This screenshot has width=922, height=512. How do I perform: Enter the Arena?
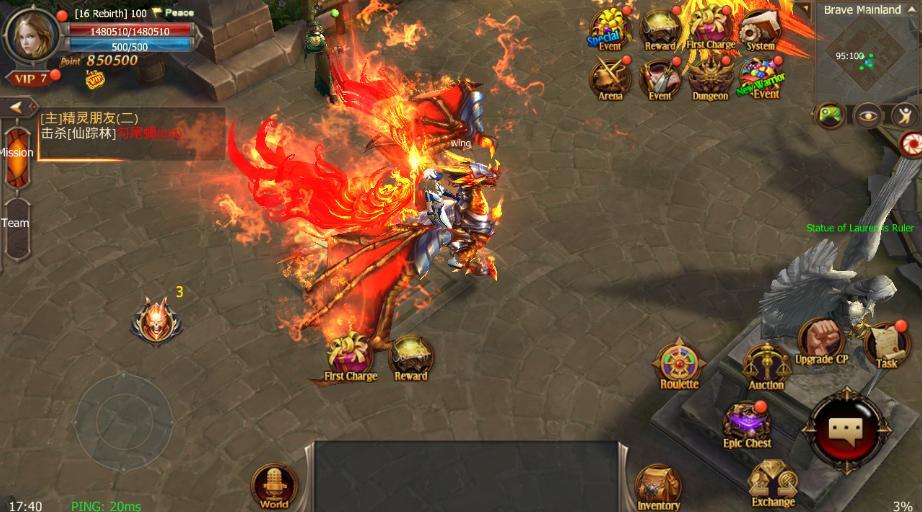point(610,78)
